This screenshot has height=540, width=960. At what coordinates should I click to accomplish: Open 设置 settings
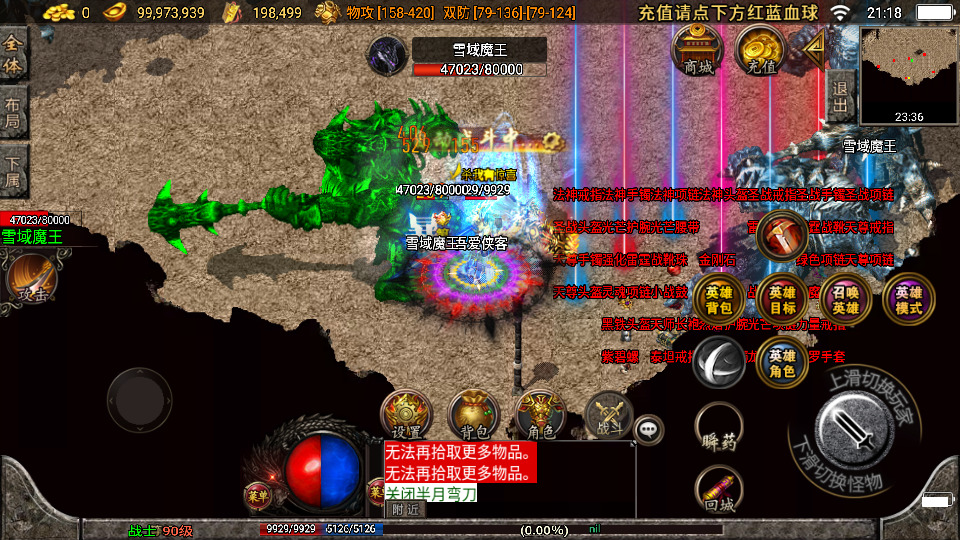click(405, 414)
